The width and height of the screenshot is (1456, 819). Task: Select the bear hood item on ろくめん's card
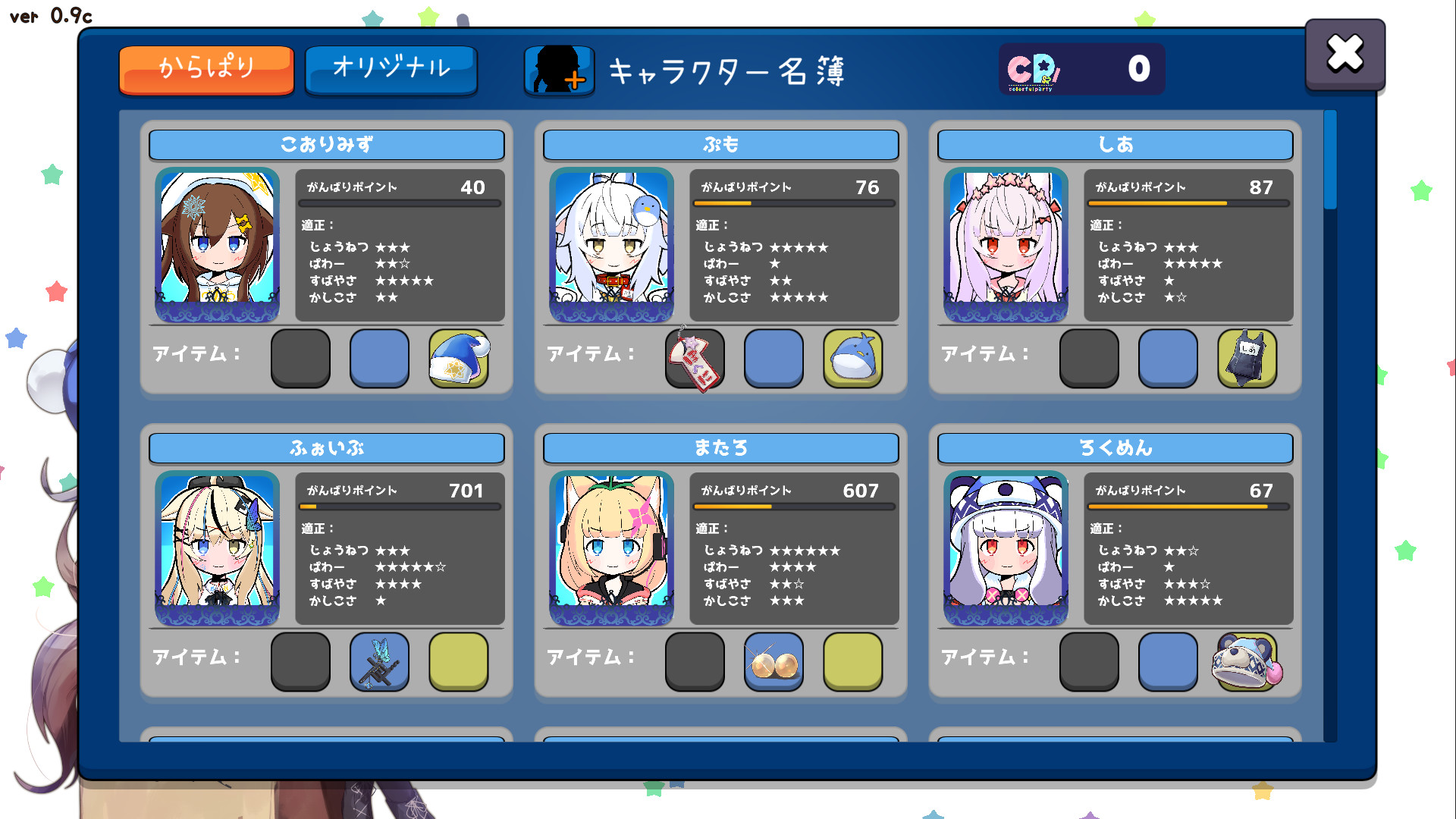1247,662
